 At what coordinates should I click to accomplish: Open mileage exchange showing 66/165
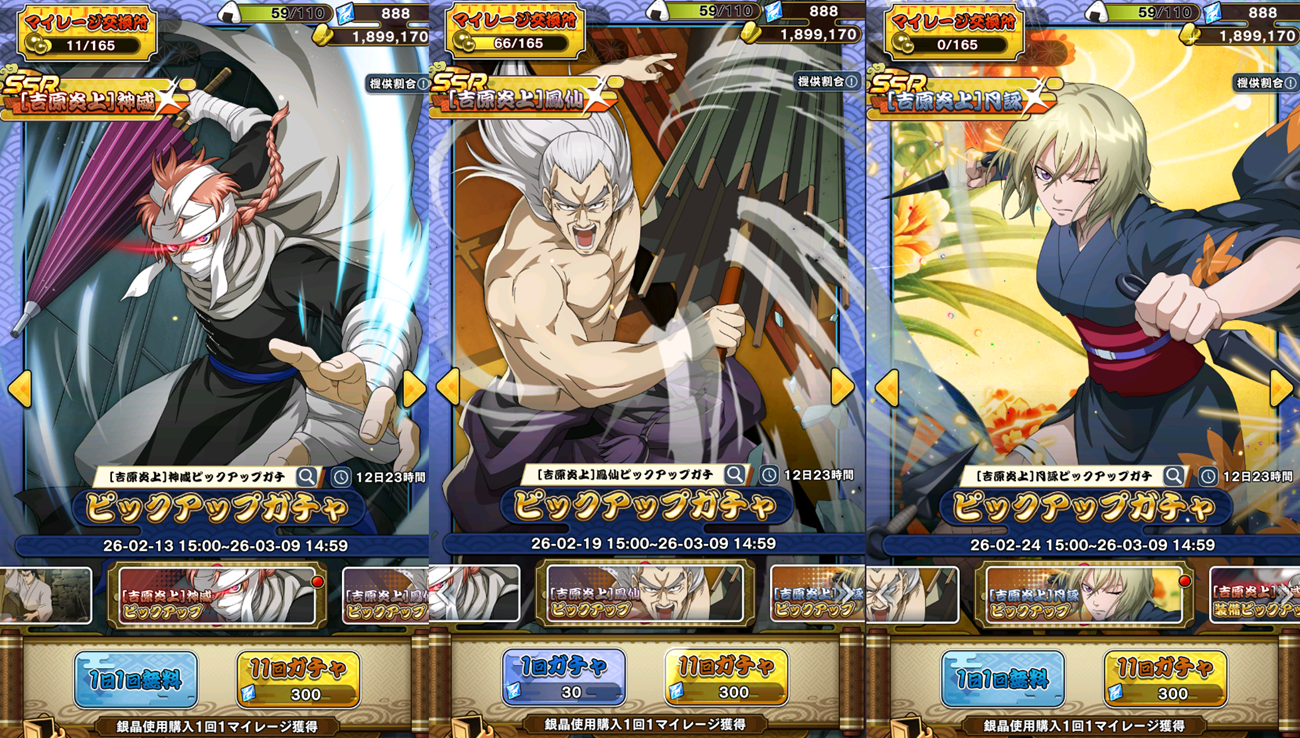point(515,33)
